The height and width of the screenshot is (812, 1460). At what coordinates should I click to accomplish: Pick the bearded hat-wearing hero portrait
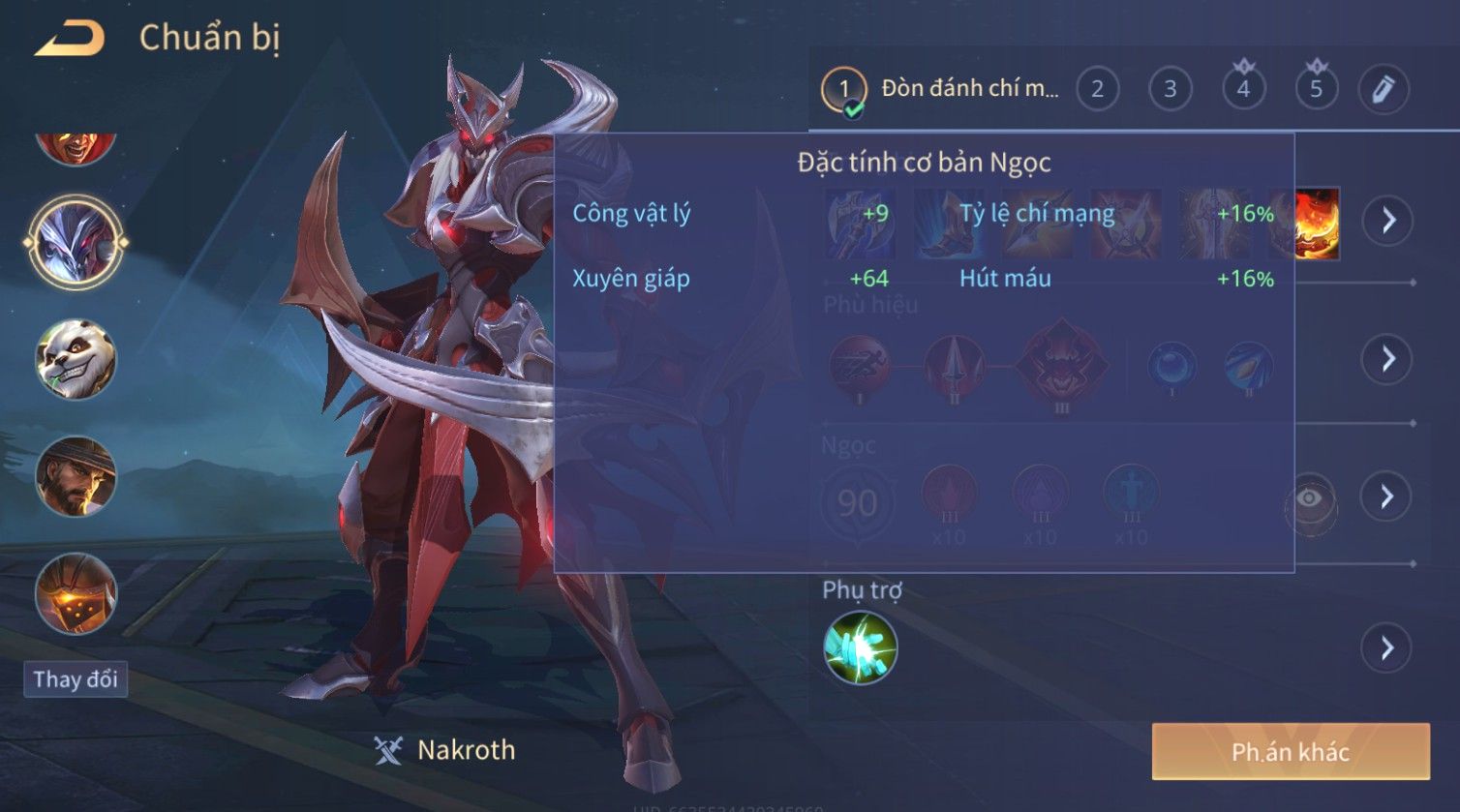tap(76, 475)
